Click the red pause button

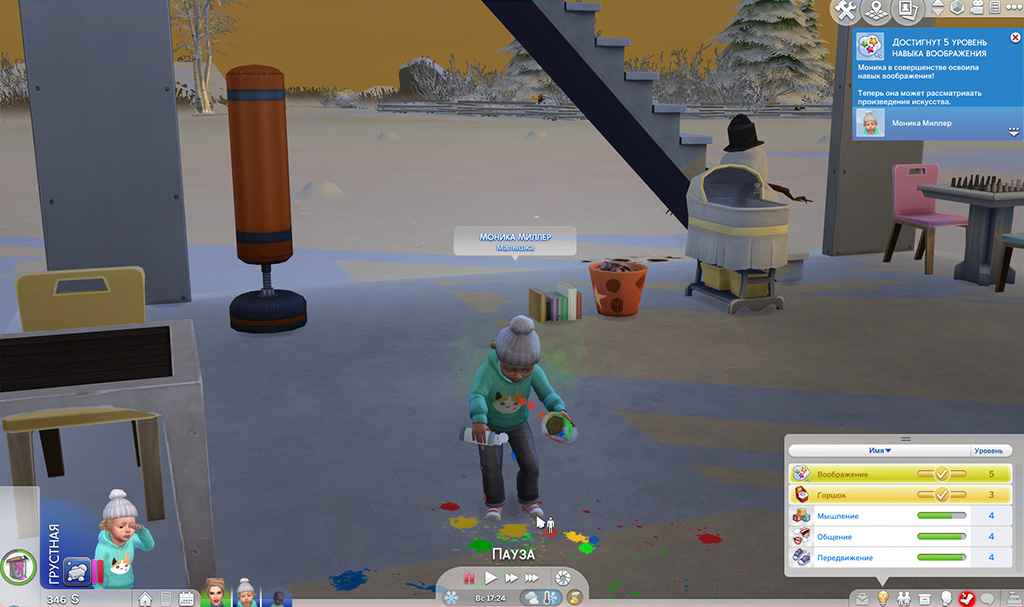[466, 578]
